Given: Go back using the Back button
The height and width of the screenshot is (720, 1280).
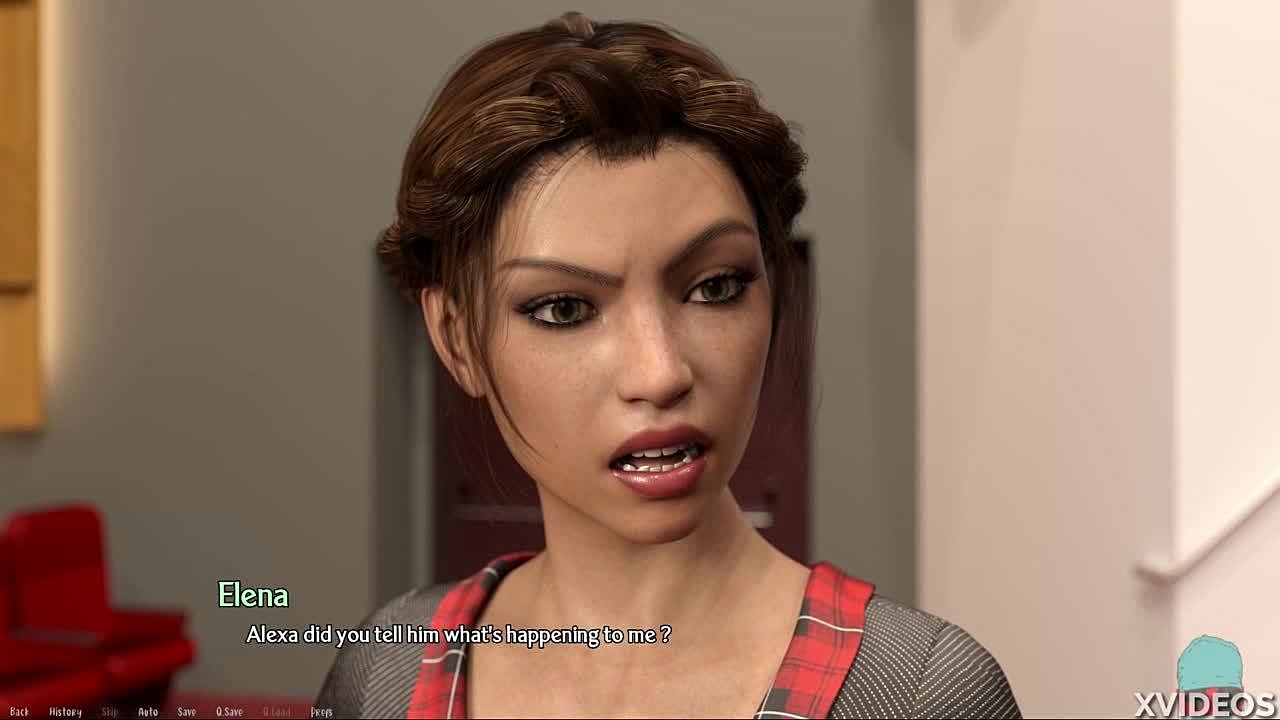Looking at the screenshot, I should click(x=19, y=712).
